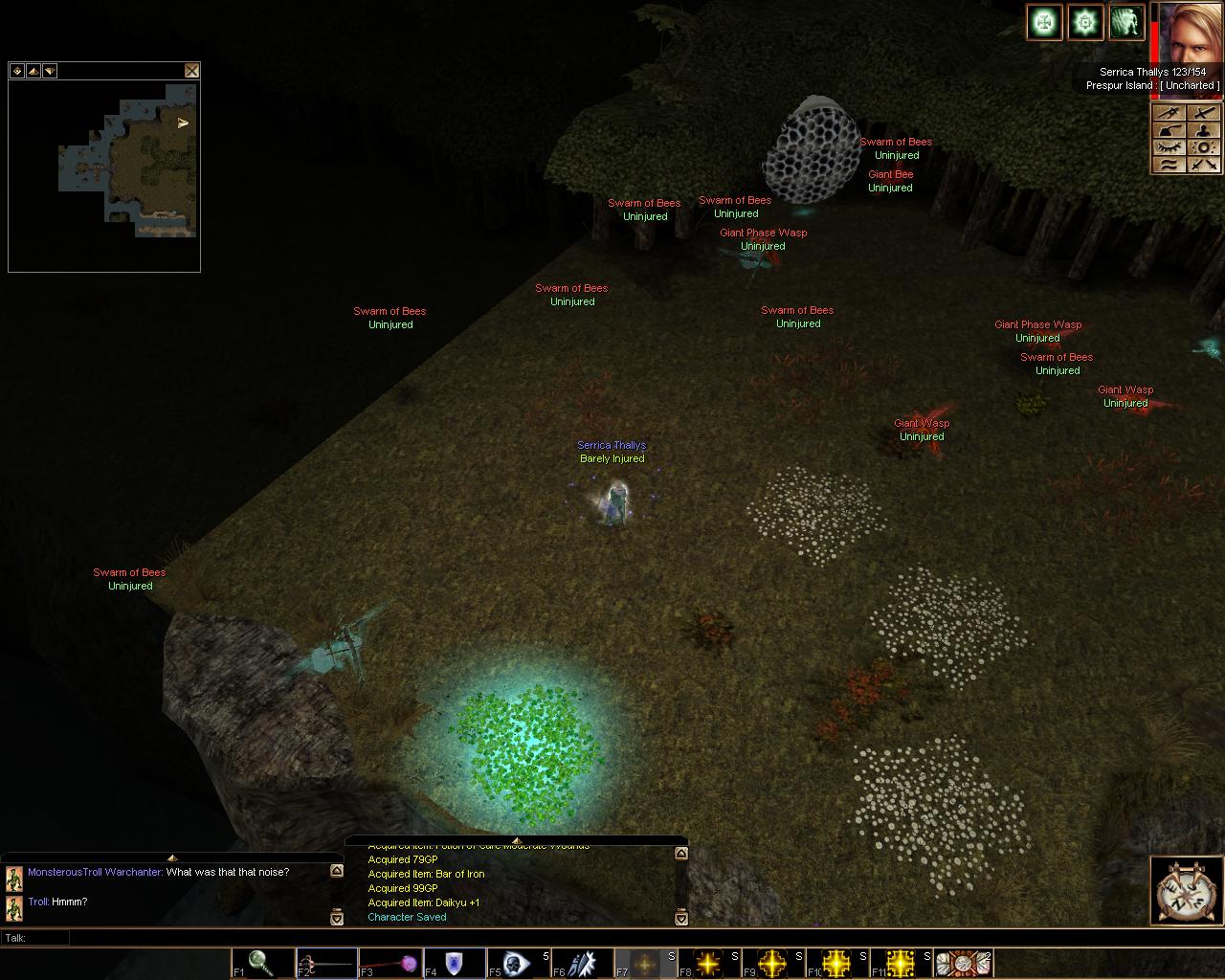The height and width of the screenshot is (980, 1225).
Task: Equip the rapier in slot F2
Action: coord(325,963)
